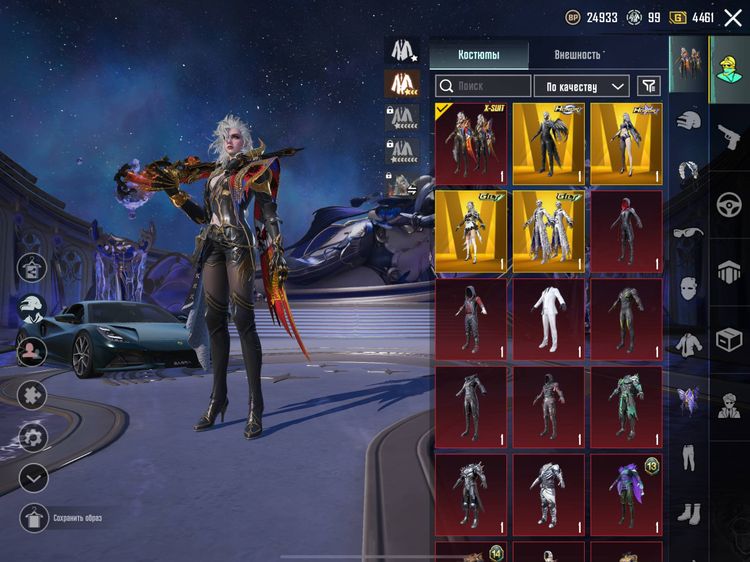
Task: Select the X-Suit costume tile
Action: coord(471,143)
